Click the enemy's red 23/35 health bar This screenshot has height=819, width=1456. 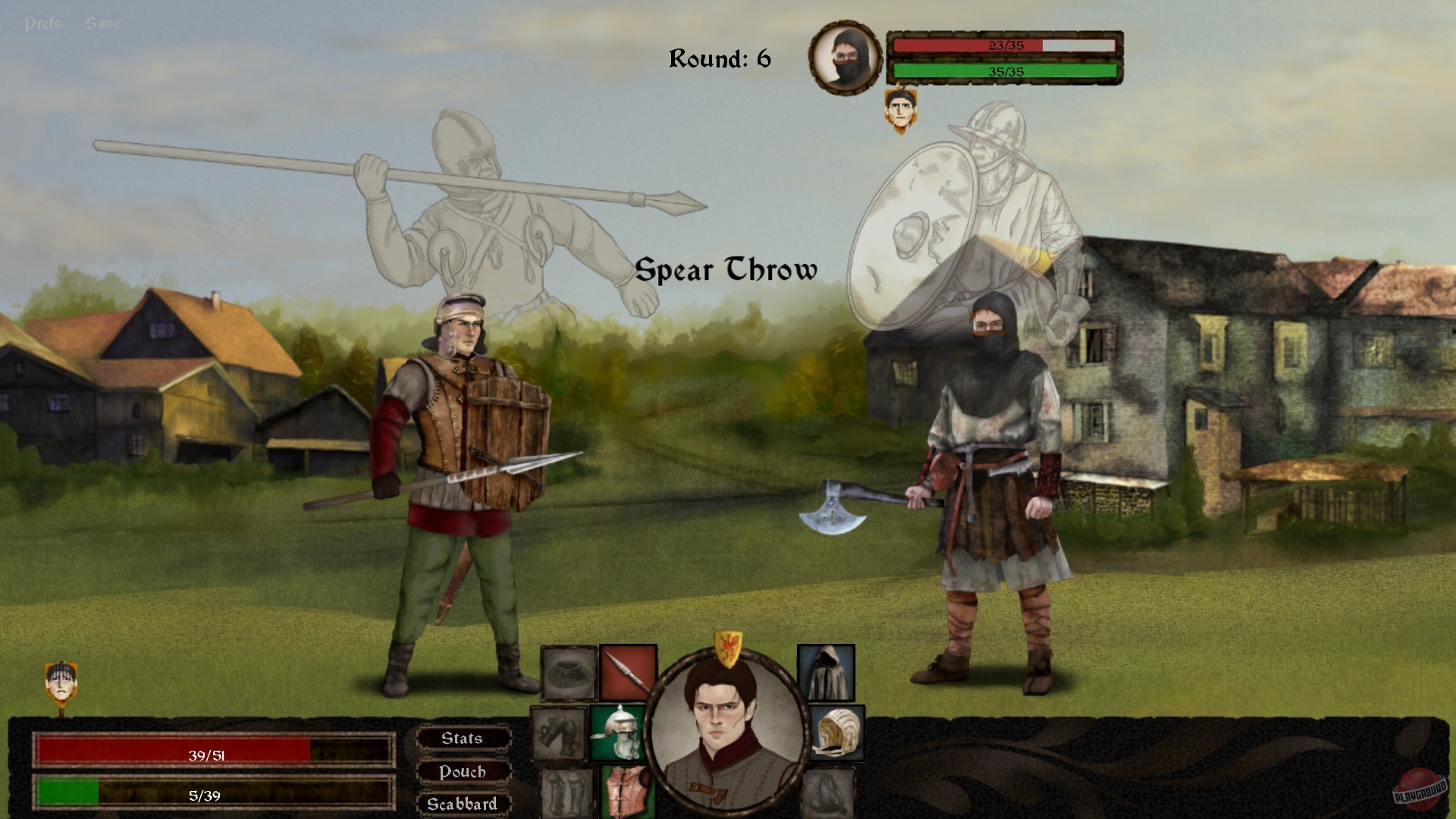point(1005,44)
